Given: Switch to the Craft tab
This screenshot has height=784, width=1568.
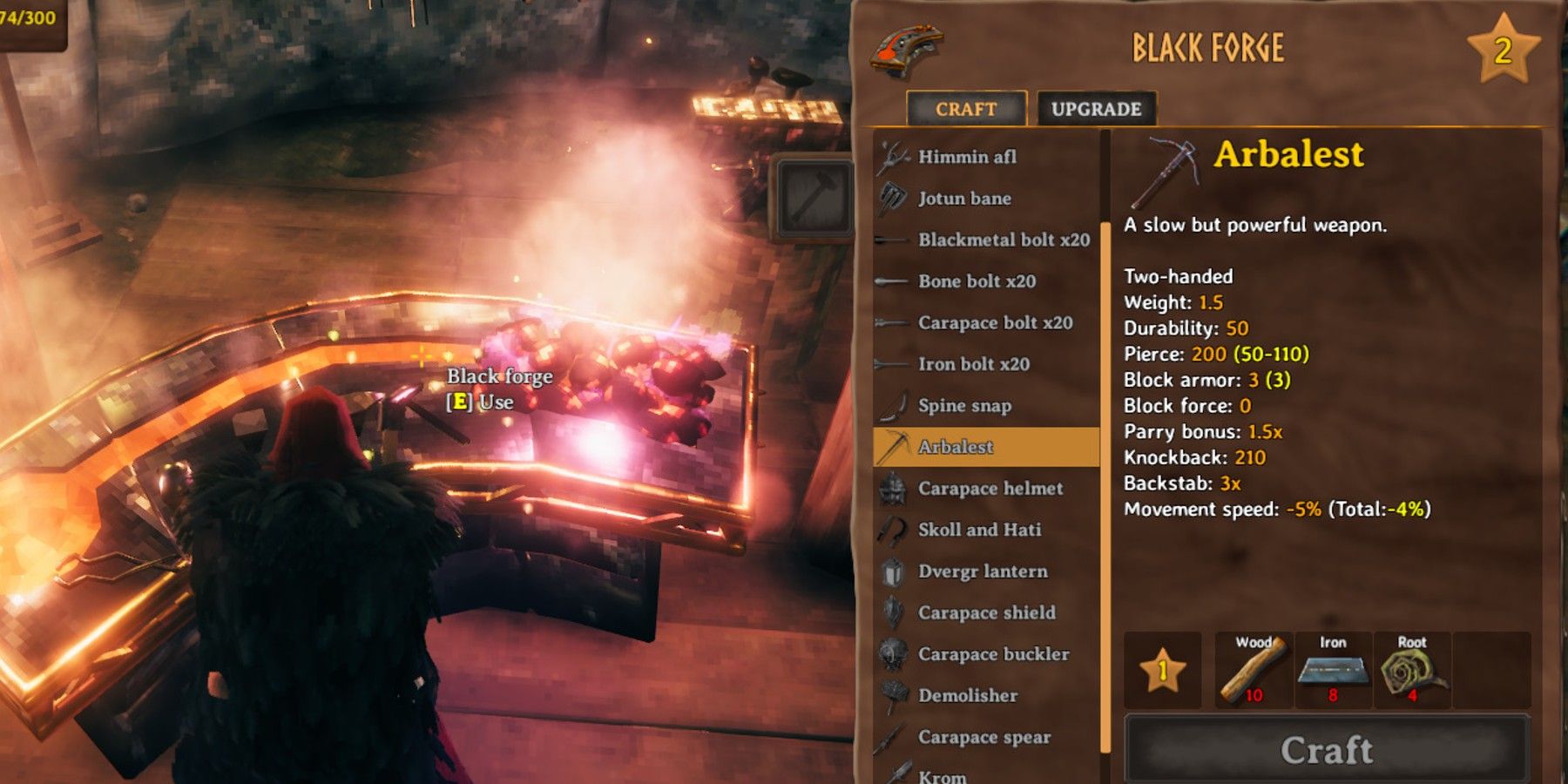Looking at the screenshot, I should 965,108.
